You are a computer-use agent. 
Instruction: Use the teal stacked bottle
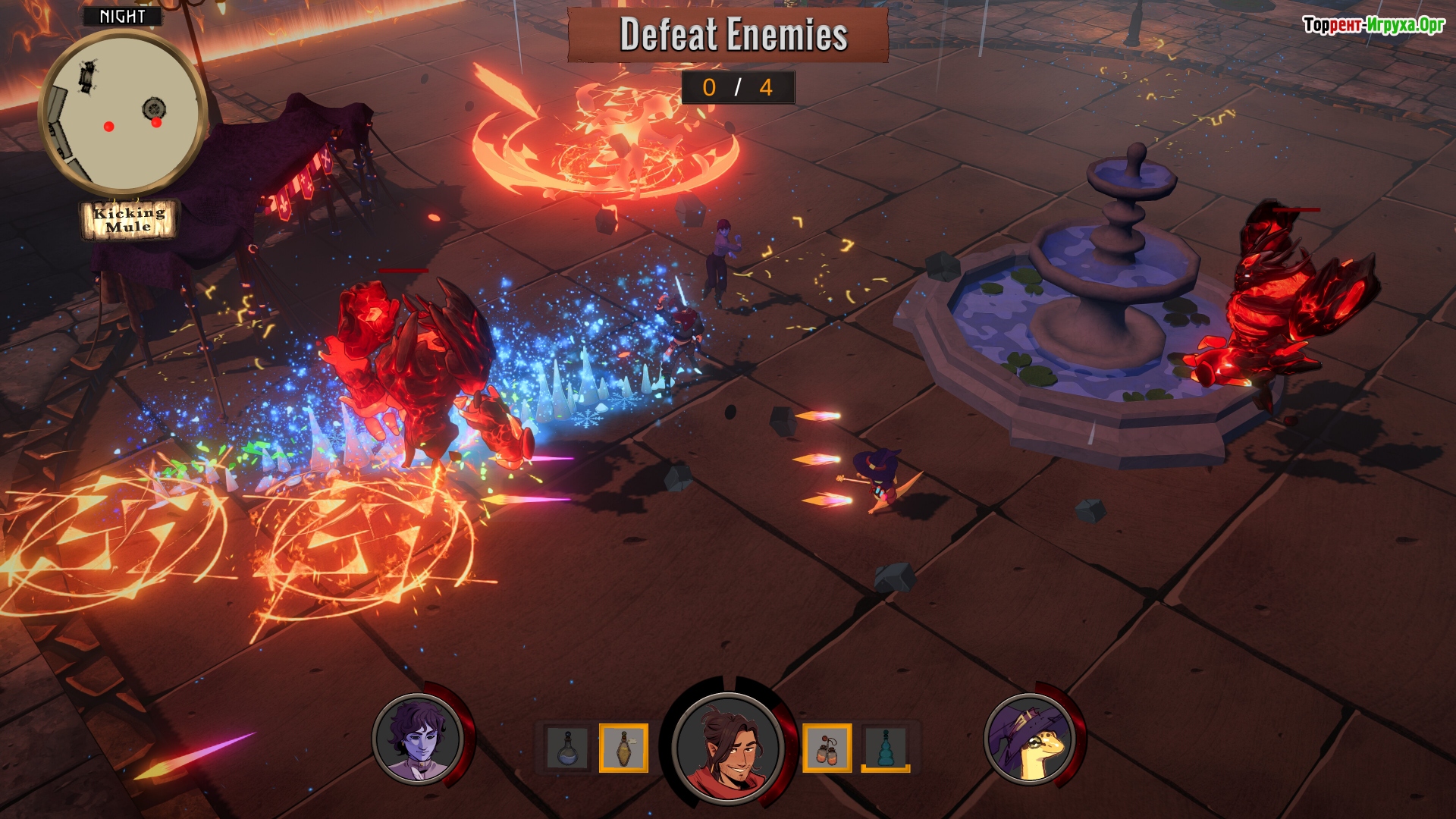(885, 748)
